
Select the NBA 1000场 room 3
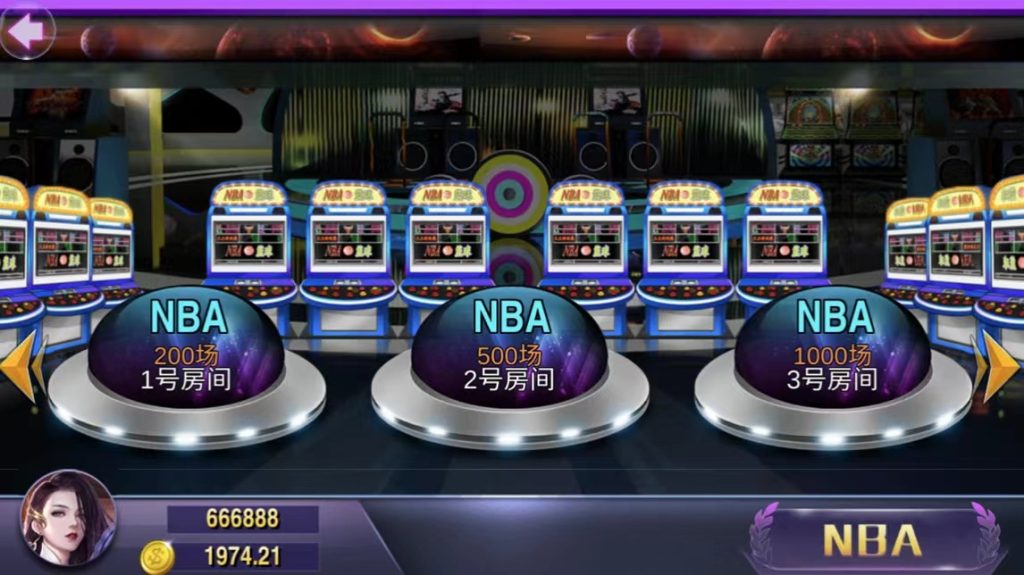pos(834,348)
